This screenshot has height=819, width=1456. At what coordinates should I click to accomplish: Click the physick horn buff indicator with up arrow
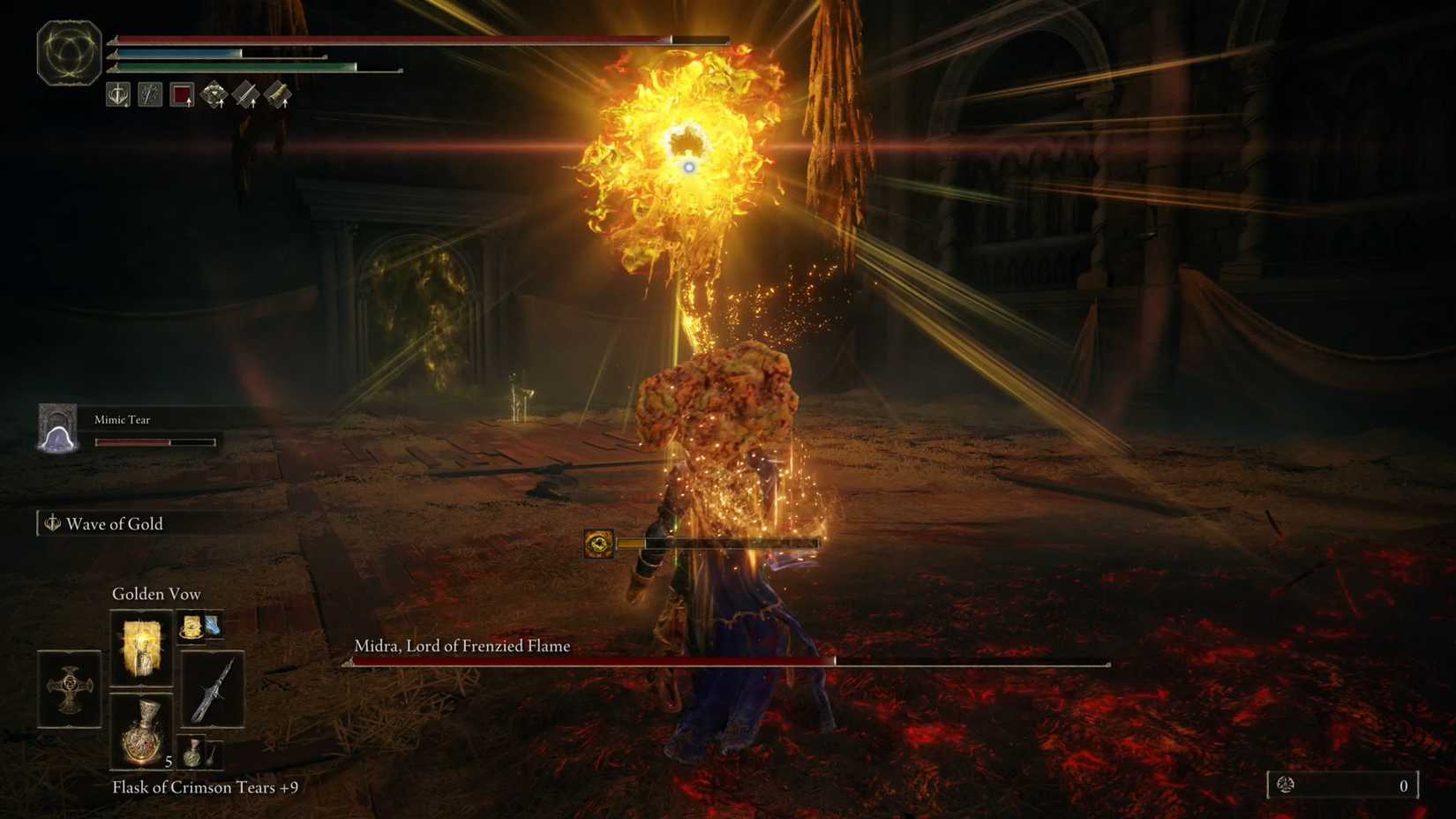click(x=276, y=94)
